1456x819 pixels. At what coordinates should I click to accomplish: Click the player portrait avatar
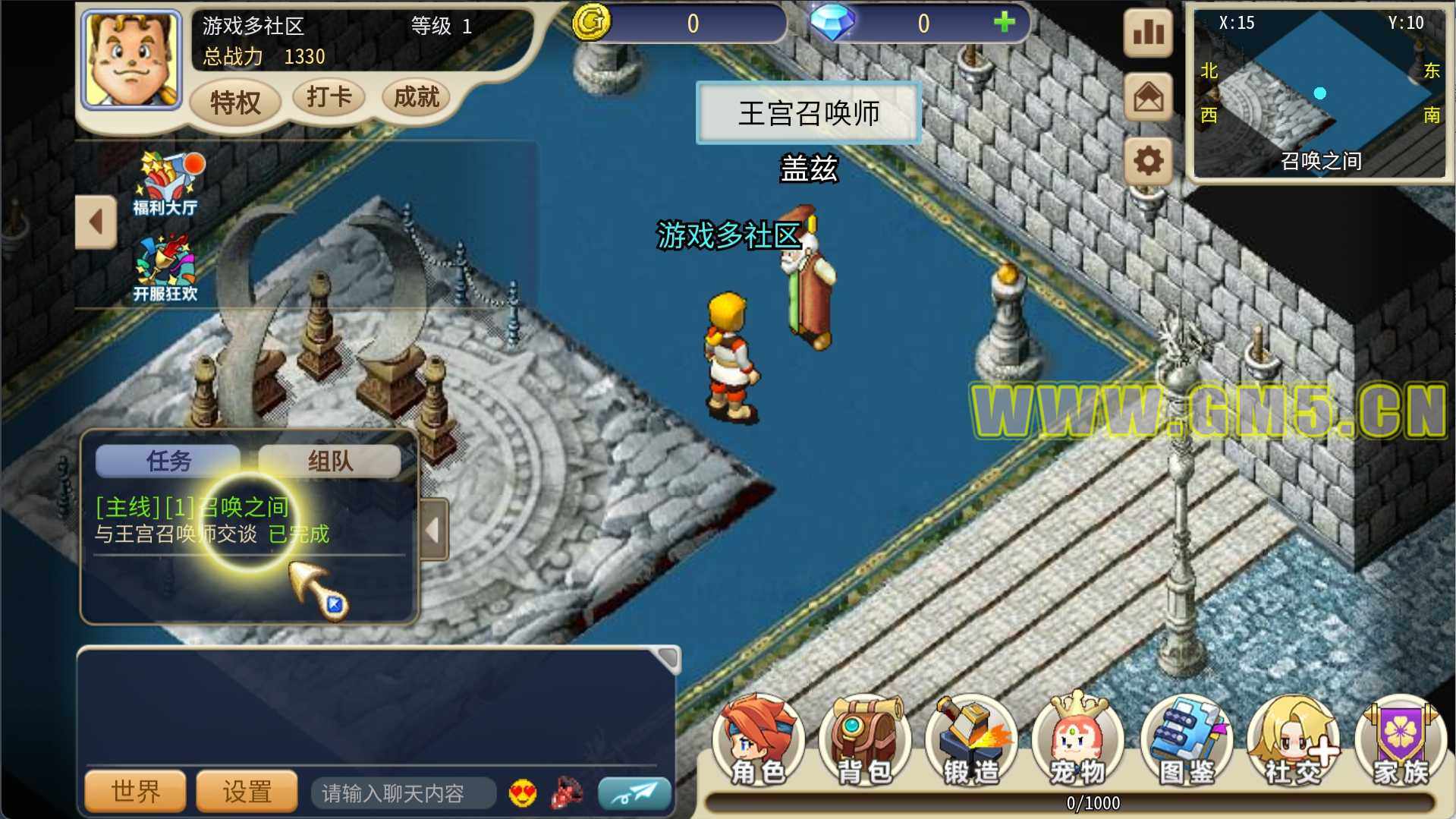tap(132, 60)
